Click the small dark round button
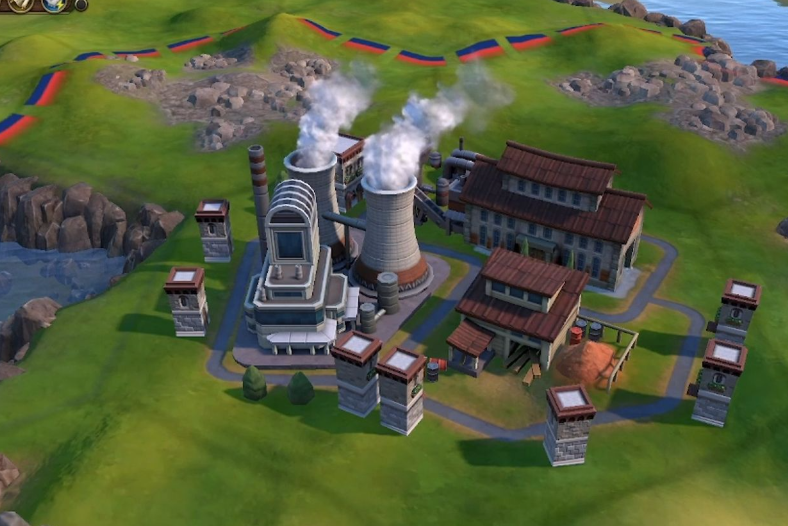The height and width of the screenshot is (526, 788). click(80, 4)
